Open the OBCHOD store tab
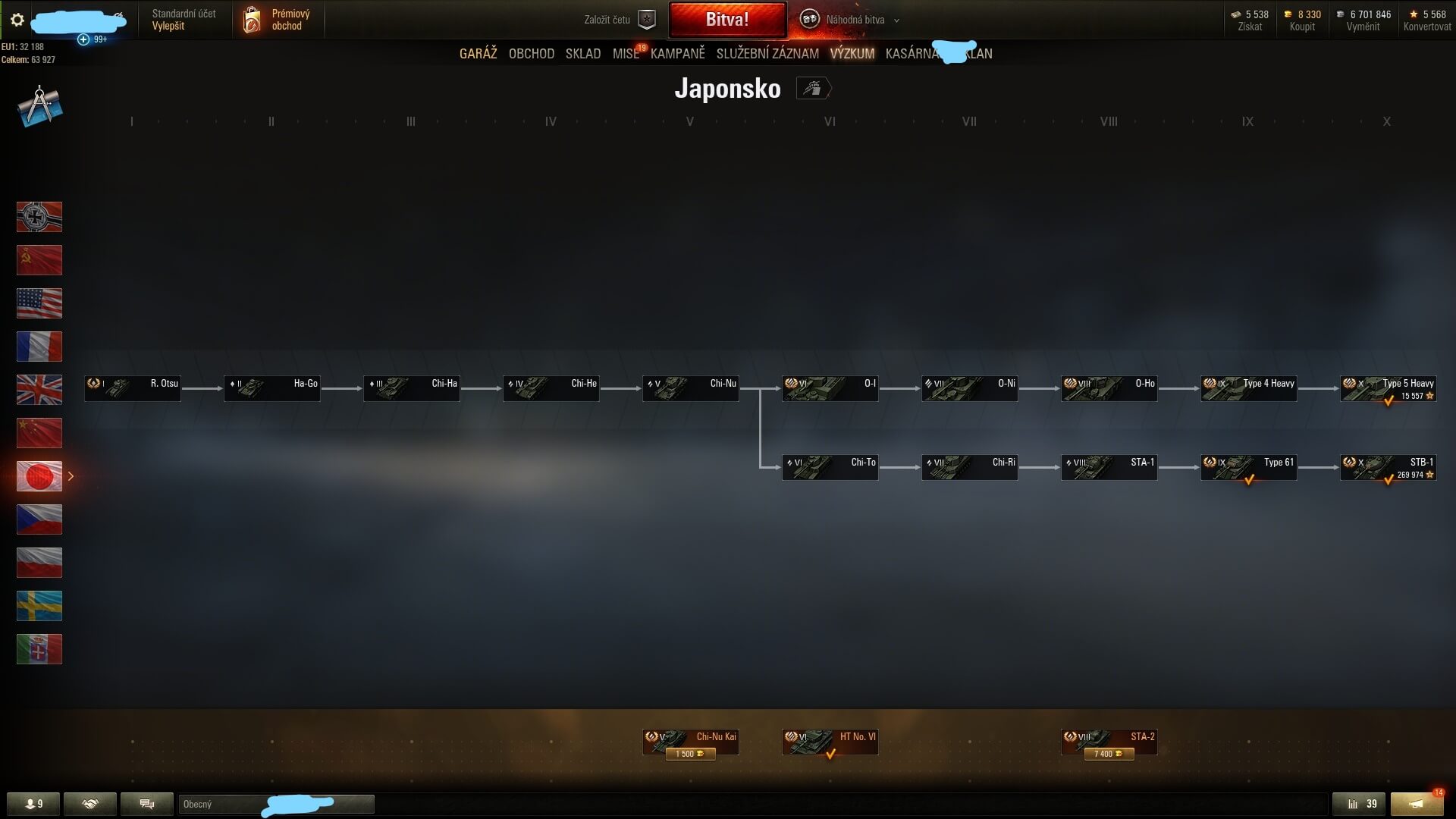This screenshot has width=1456, height=819. point(531,54)
